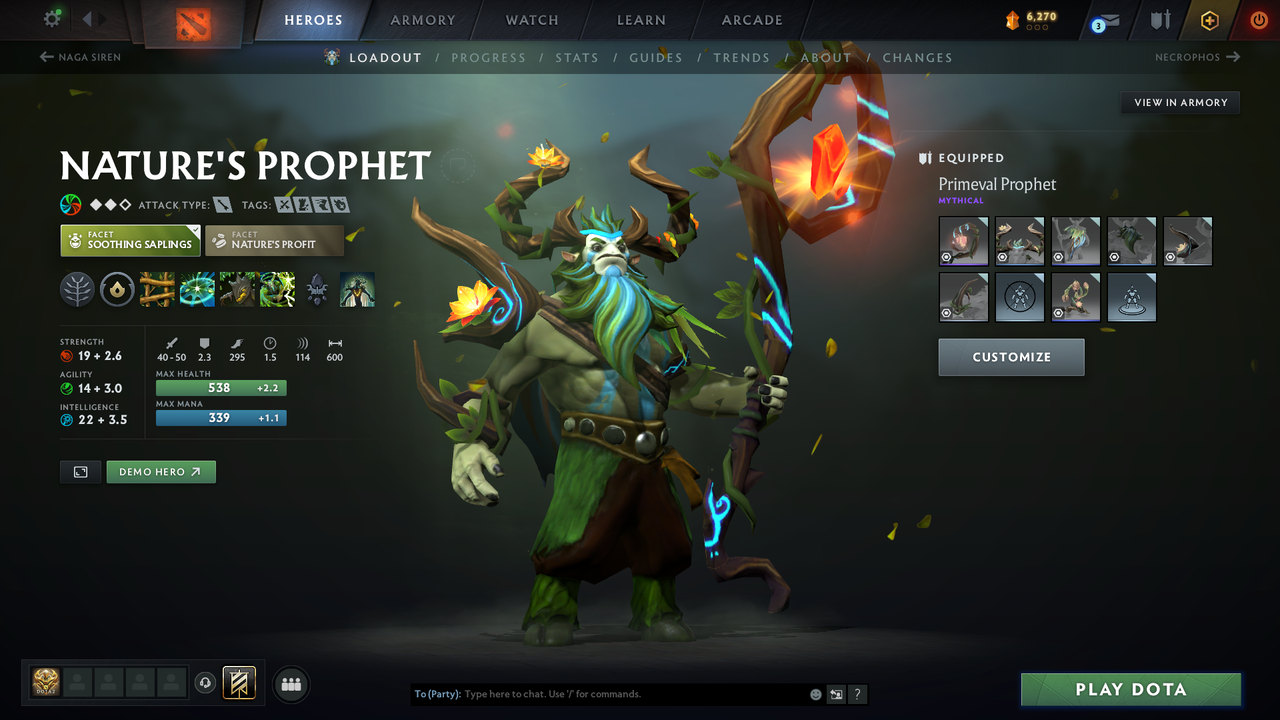This screenshot has height=720, width=1280.
Task: Click the equipped weapon item thumbnail
Action: click(963, 241)
